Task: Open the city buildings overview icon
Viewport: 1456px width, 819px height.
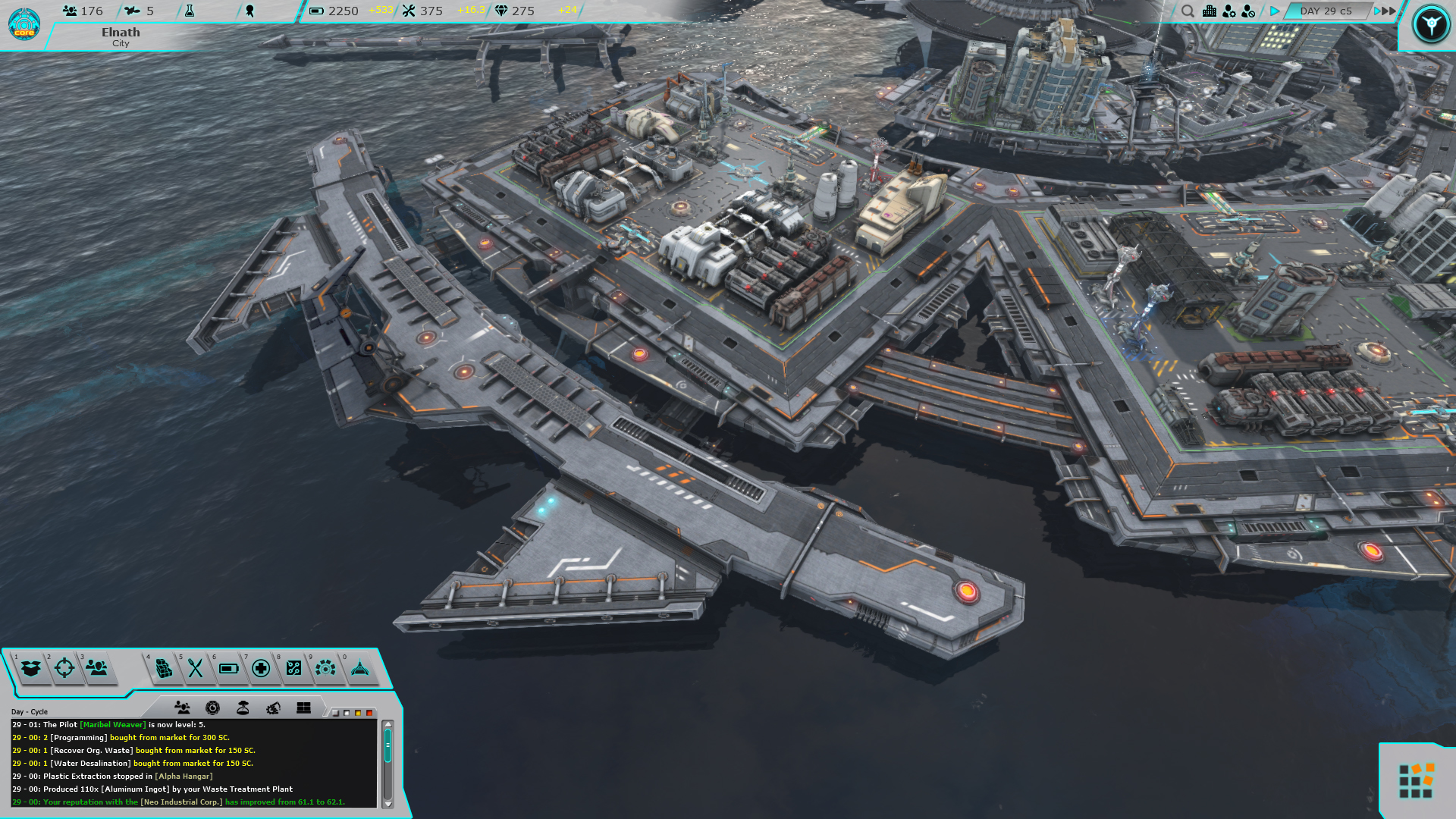Action: [x=1210, y=11]
